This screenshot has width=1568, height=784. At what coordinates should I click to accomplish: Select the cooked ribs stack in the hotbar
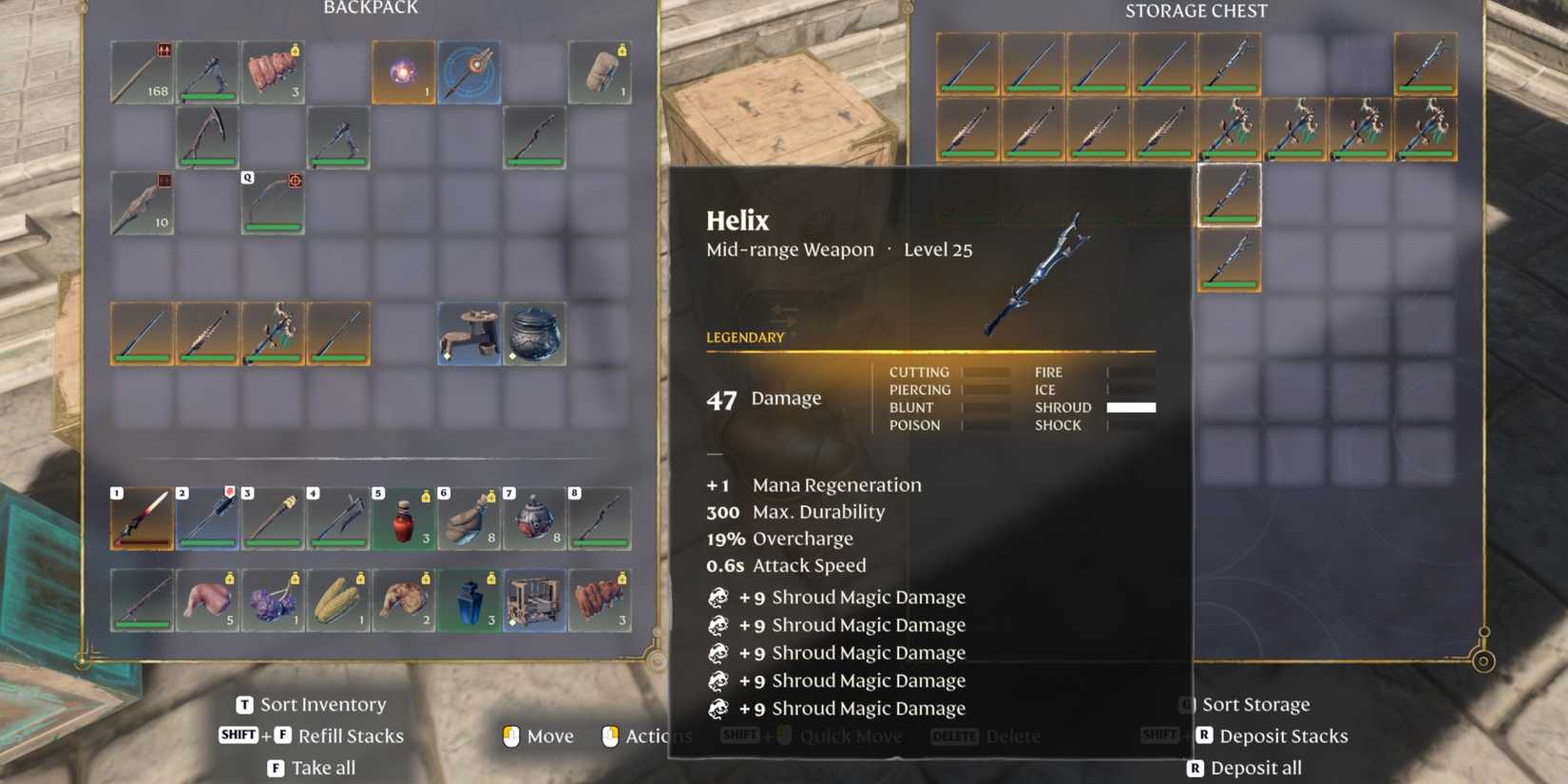point(598,601)
